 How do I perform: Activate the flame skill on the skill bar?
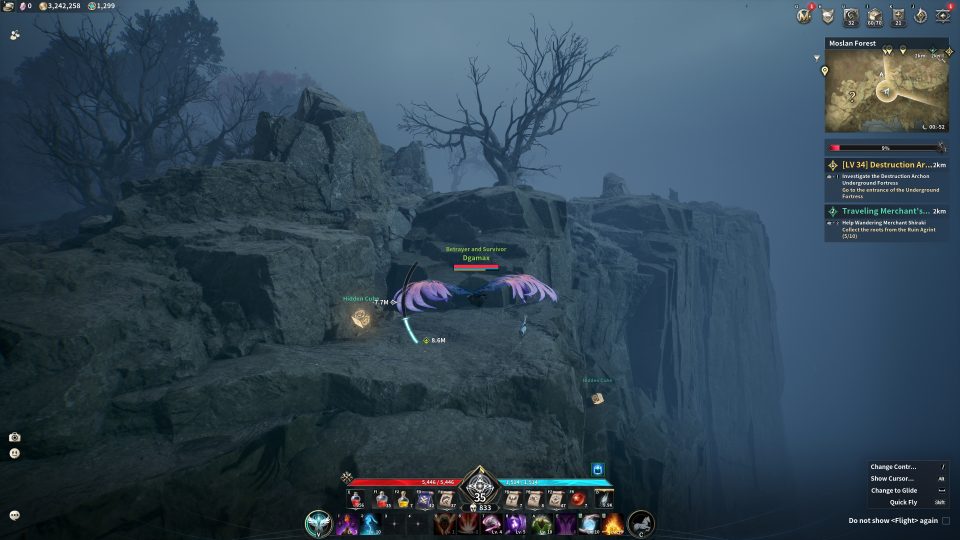(613, 523)
